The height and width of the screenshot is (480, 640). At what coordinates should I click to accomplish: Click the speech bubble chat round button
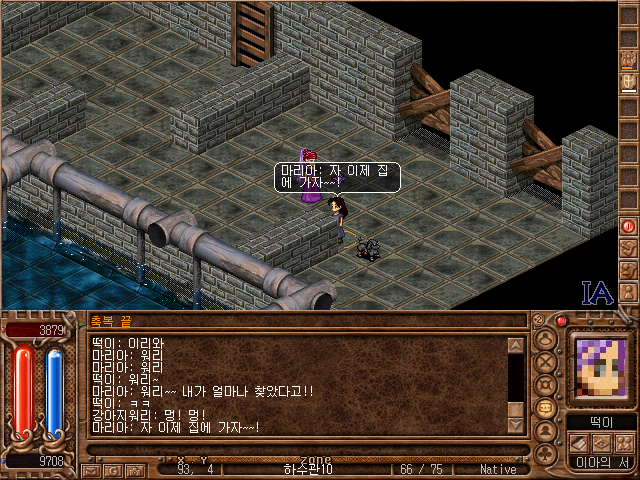coord(546,408)
